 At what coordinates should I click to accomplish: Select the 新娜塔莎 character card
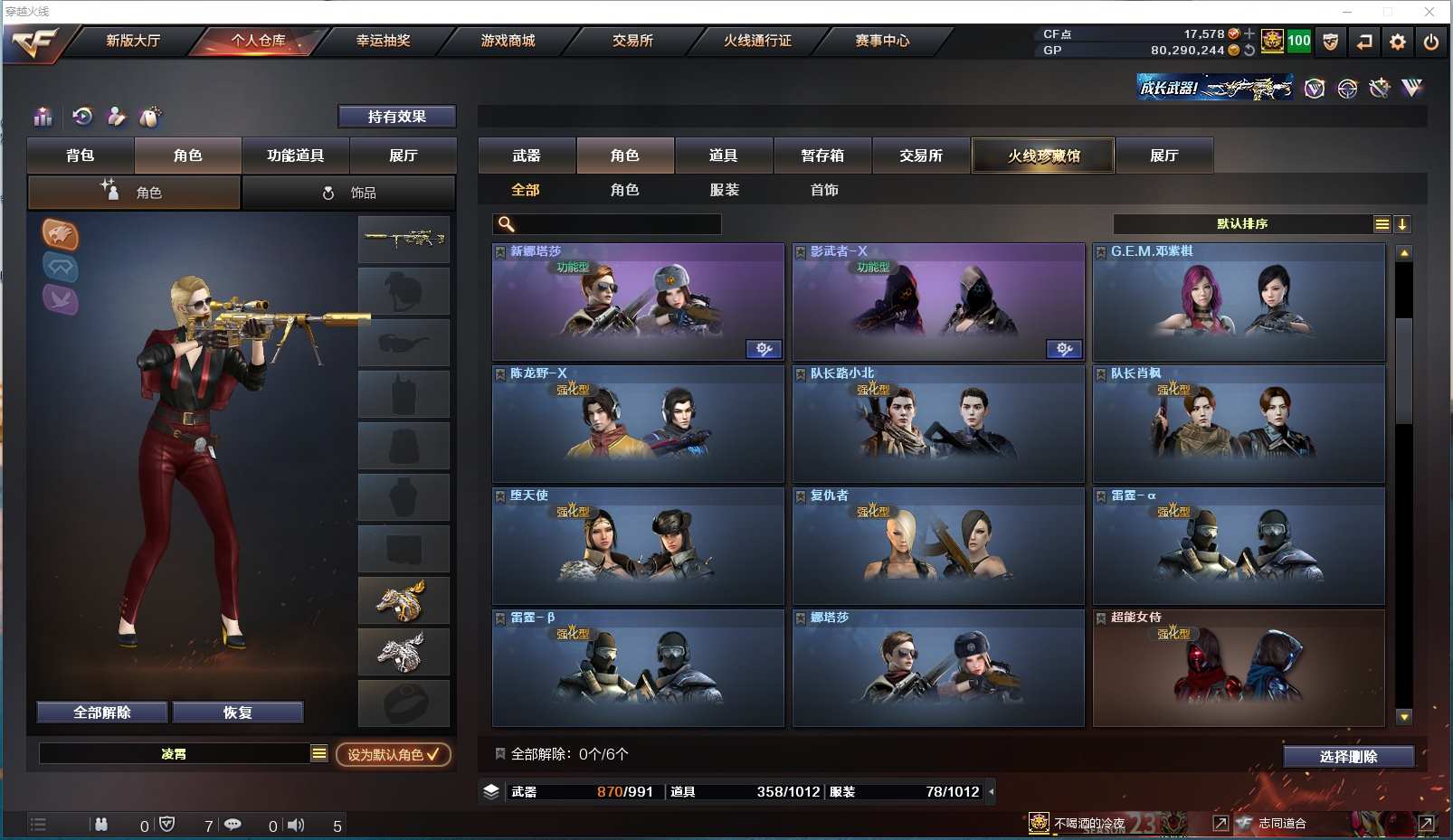[638, 302]
